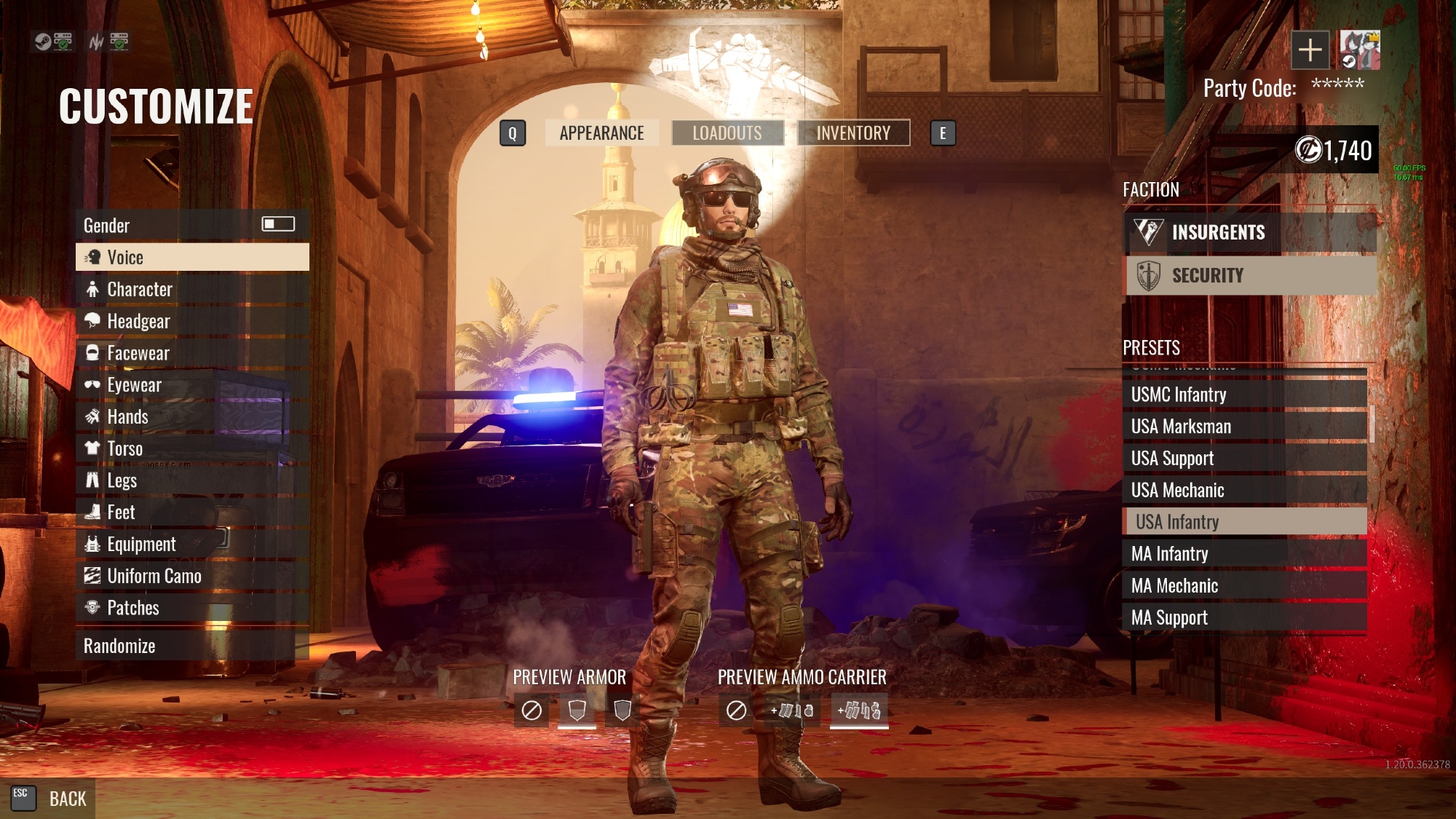Choose the USA Marksman preset
The height and width of the screenshot is (819, 1456).
tap(1243, 427)
